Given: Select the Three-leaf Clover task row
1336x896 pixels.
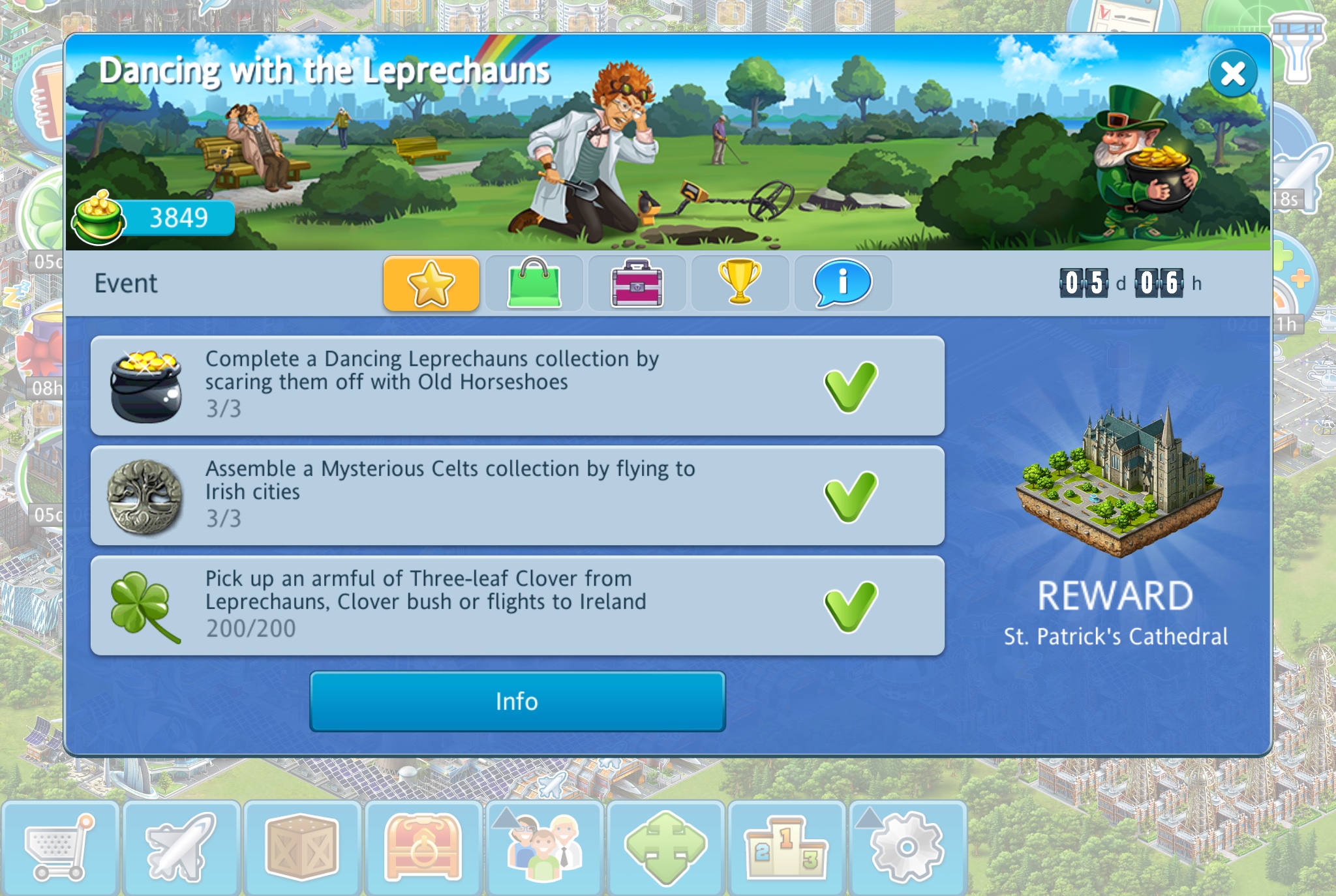Looking at the screenshot, I should (517, 606).
